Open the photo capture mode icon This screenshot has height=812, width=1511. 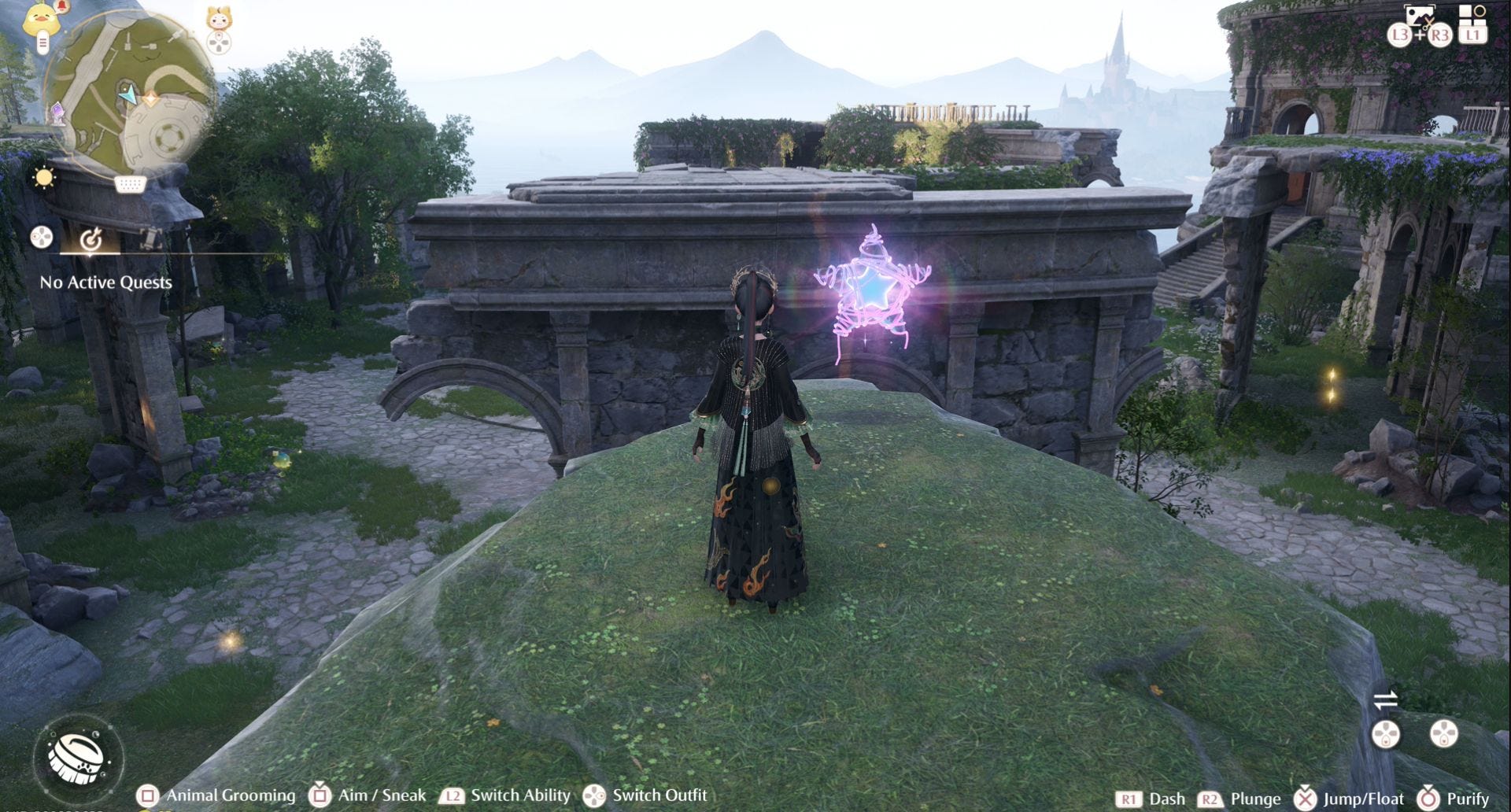coord(1420,16)
